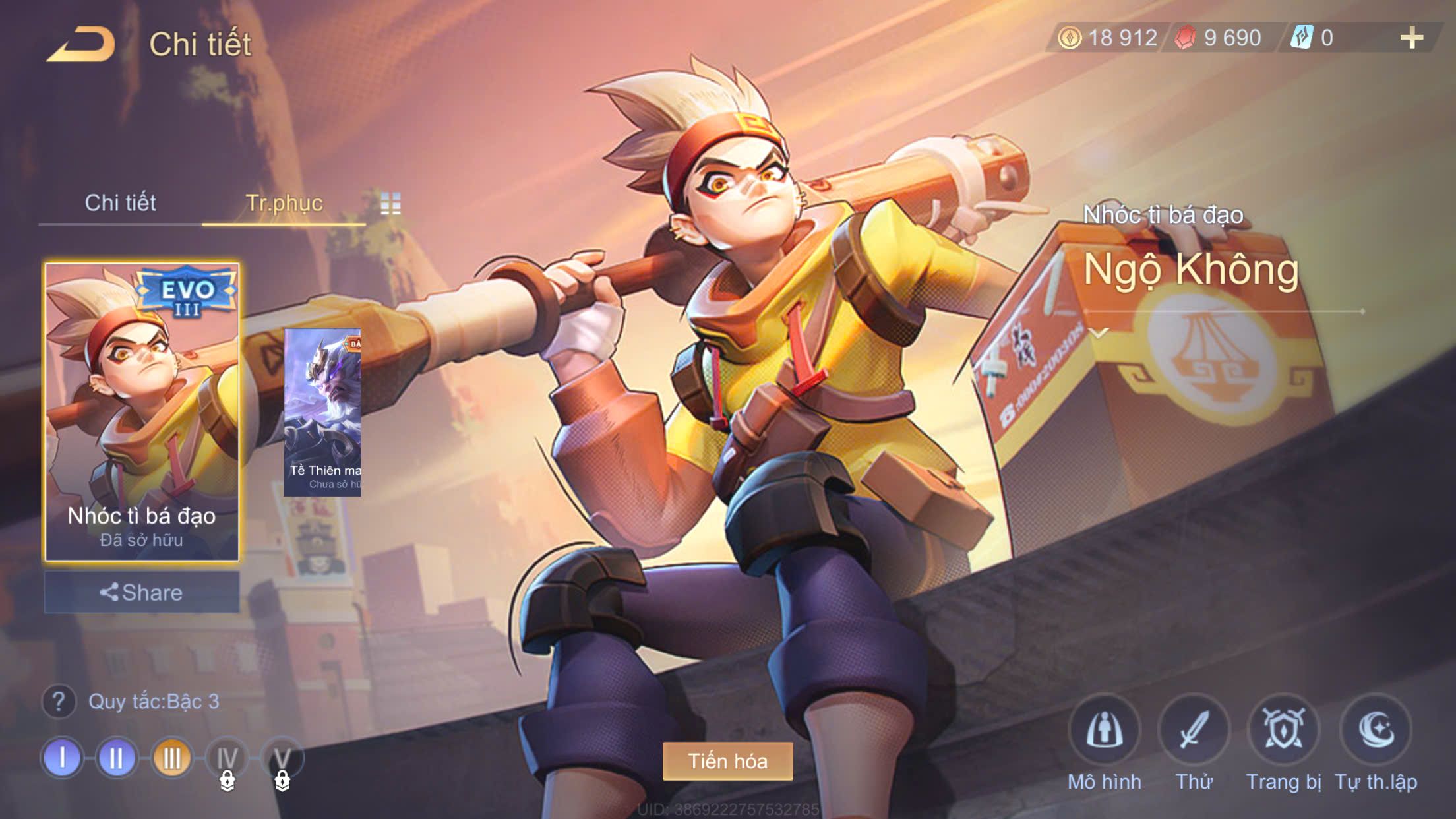This screenshot has height=819, width=1456.
Task: Select evolution tier I
Action: [62, 758]
